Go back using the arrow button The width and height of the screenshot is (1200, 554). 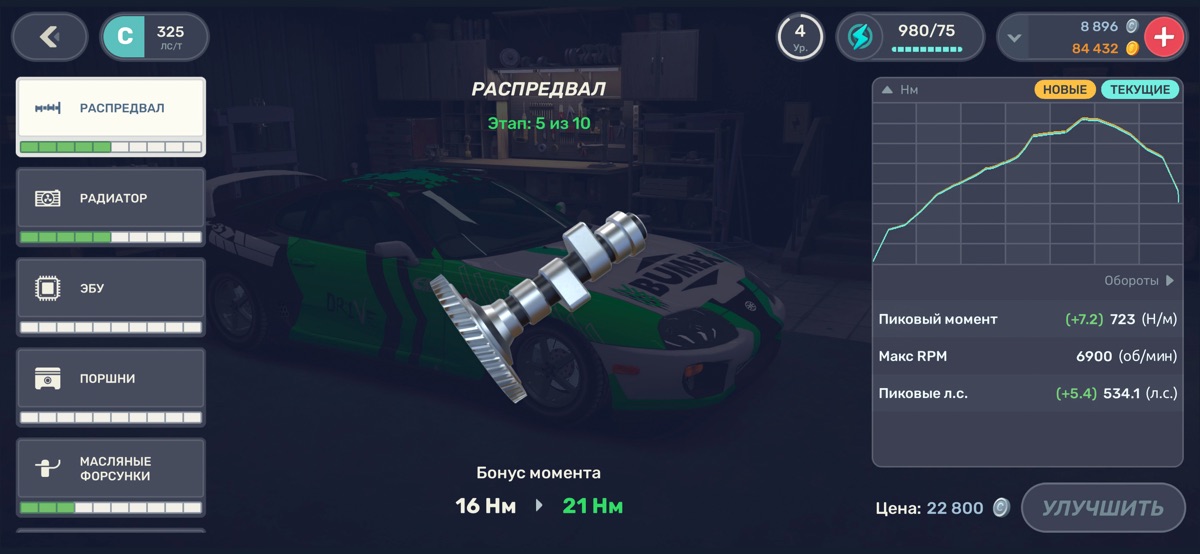point(49,37)
